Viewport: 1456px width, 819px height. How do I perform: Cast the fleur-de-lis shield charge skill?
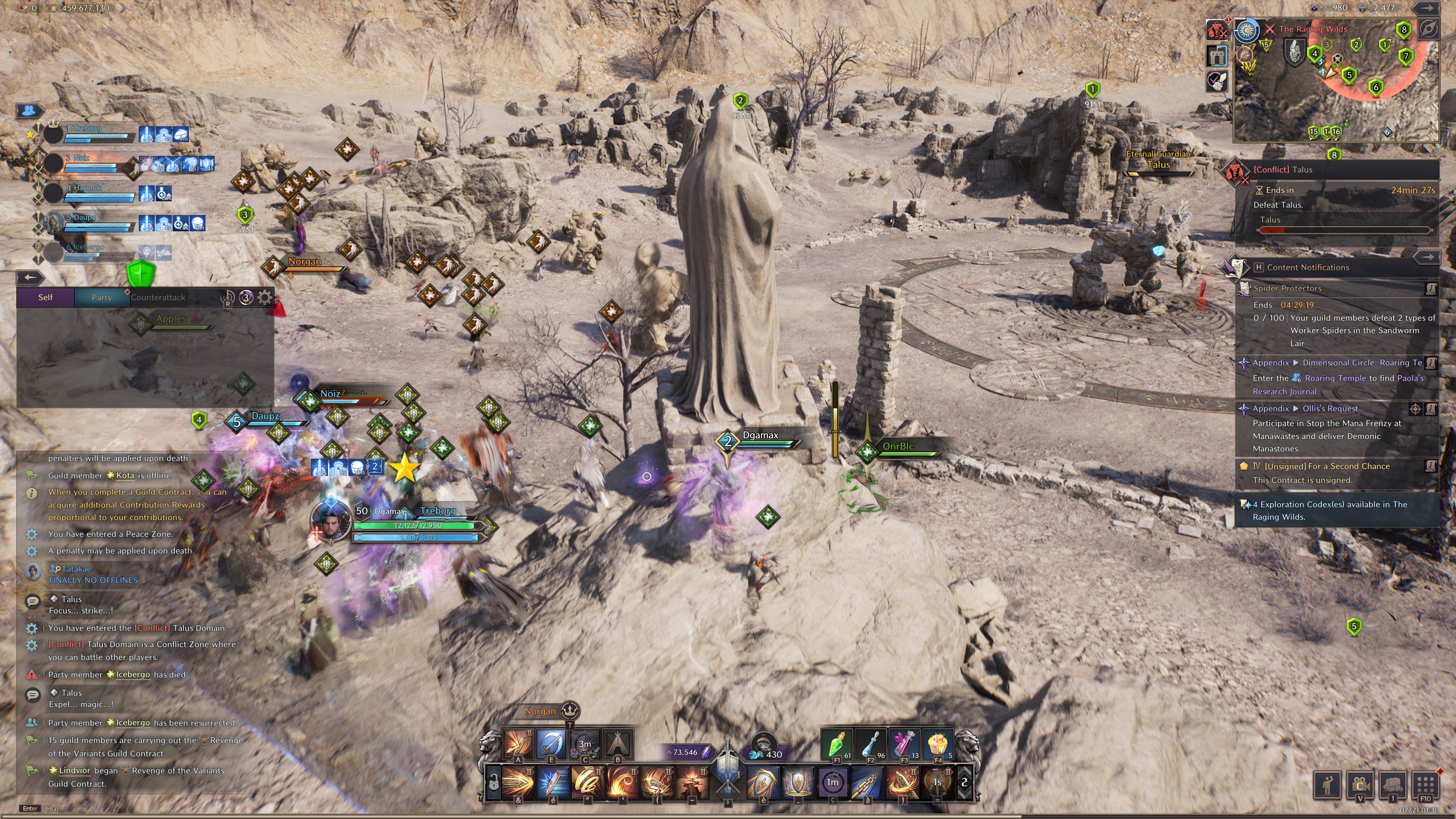click(763, 783)
